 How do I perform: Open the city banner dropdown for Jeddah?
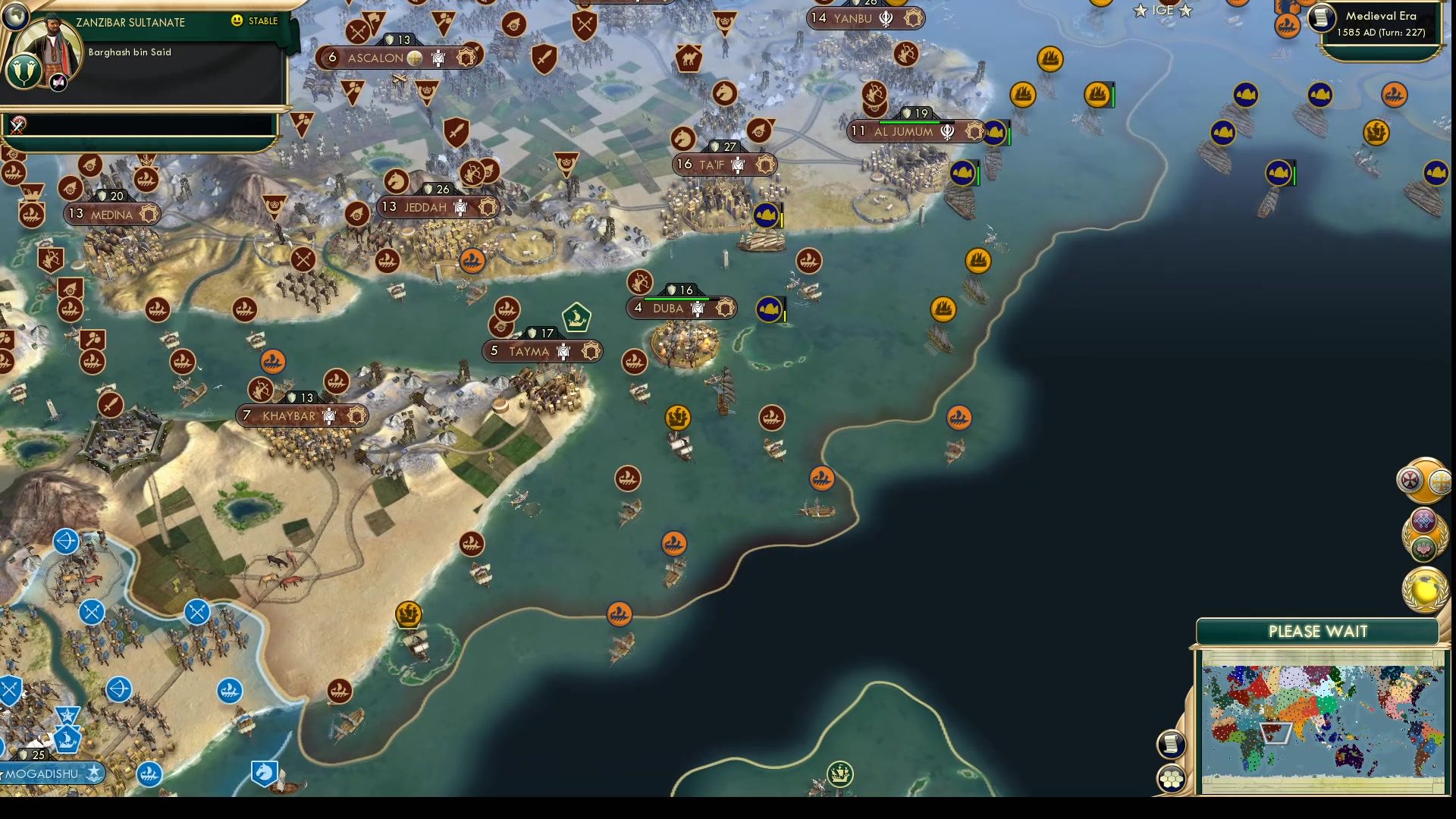(488, 206)
